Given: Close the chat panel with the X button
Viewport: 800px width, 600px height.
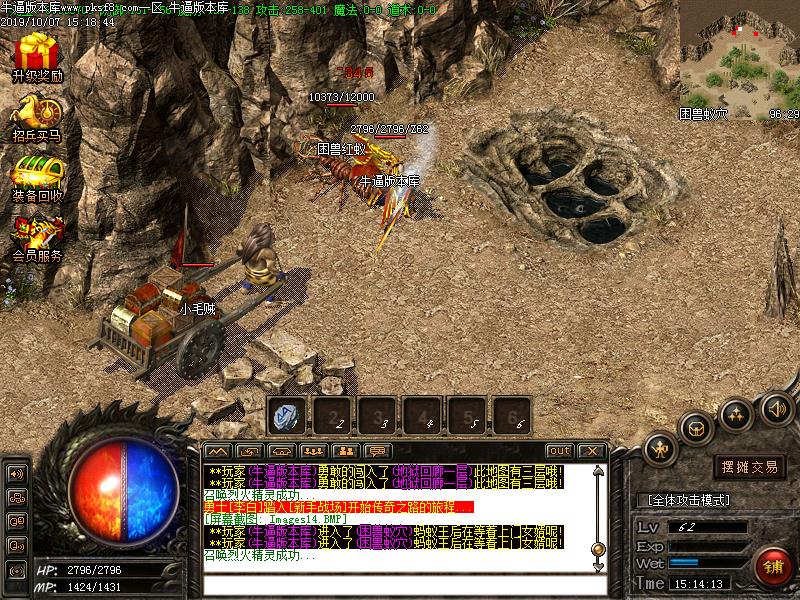Looking at the screenshot, I should coord(591,451).
